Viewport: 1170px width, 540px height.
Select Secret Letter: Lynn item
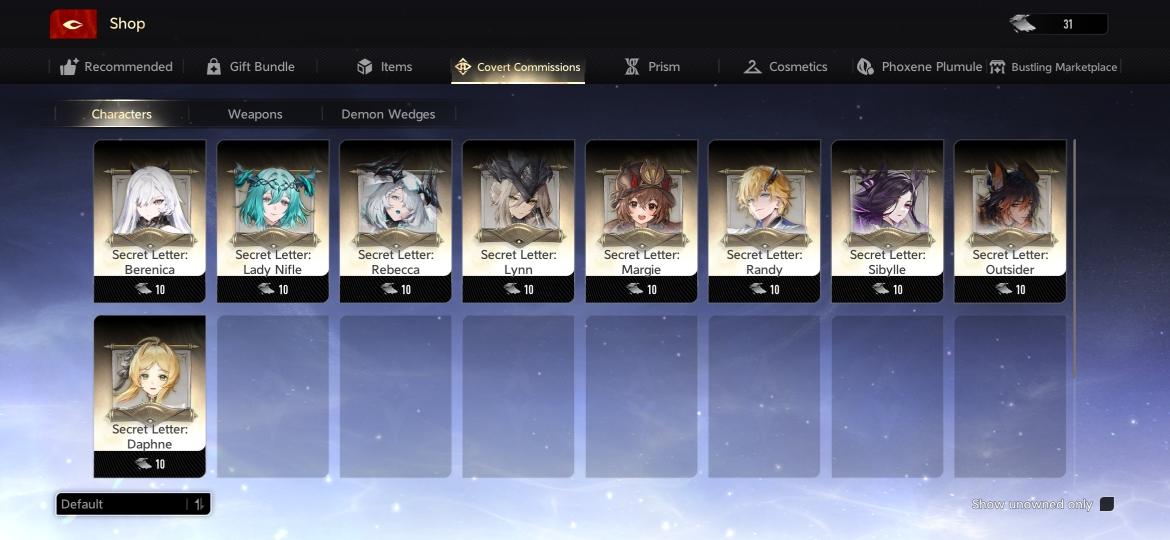click(x=519, y=220)
